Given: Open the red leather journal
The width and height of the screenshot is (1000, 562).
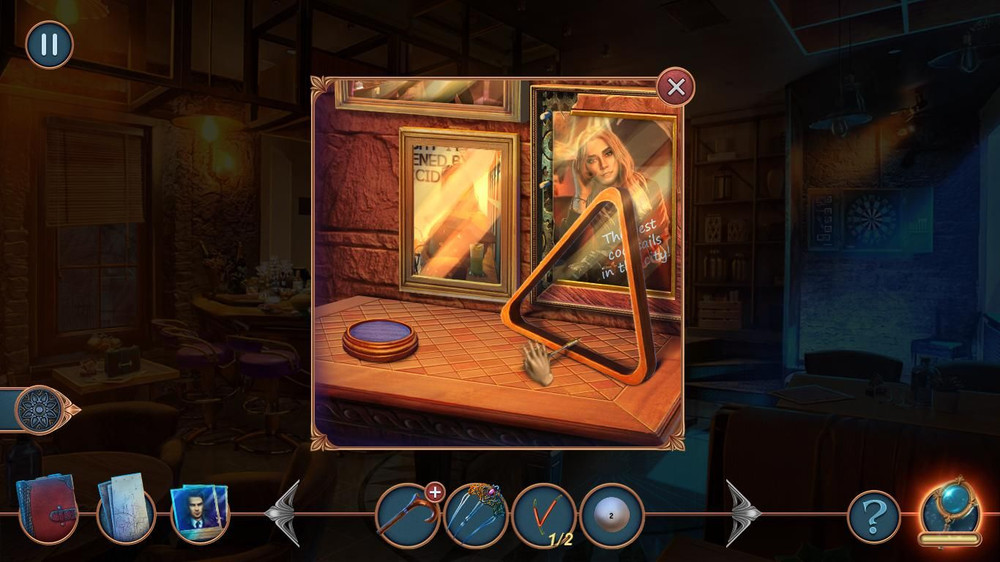Looking at the screenshot, I should click(47, 508).
